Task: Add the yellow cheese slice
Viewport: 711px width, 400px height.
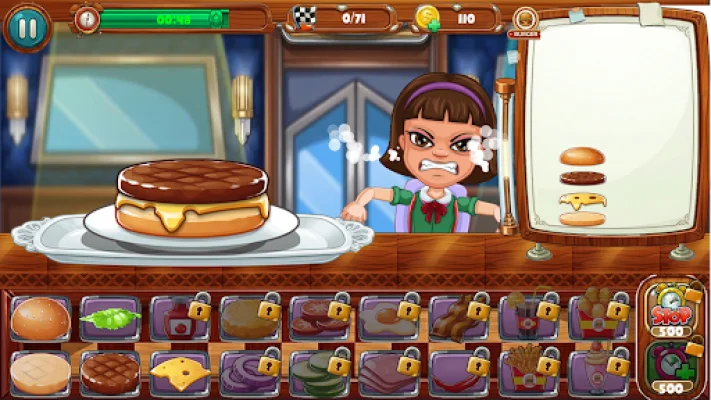Action: pyautogui.click(x=180, y=372)
